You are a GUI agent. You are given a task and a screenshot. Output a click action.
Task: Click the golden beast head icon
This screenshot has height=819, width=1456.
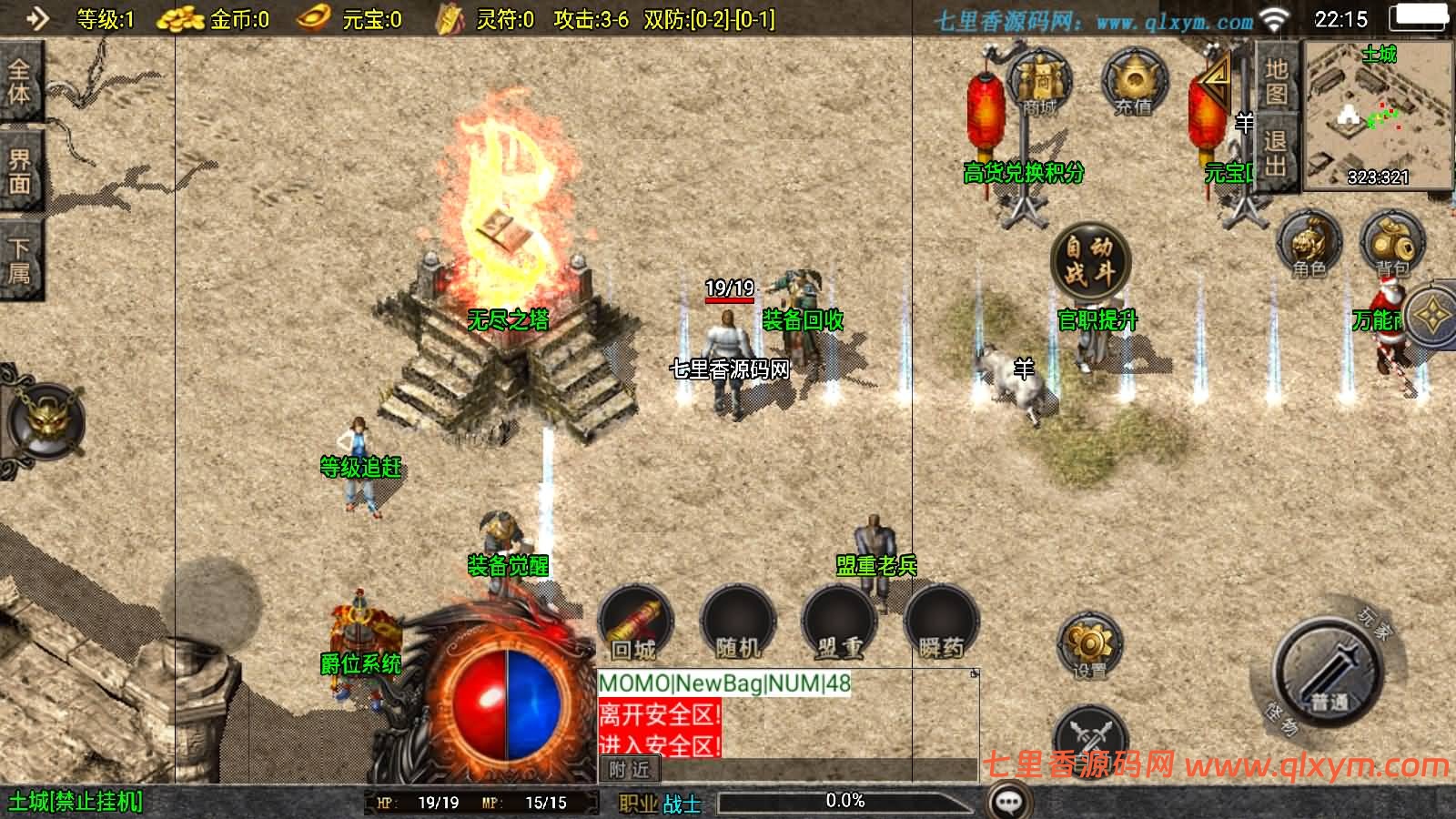tap(45, 422)
